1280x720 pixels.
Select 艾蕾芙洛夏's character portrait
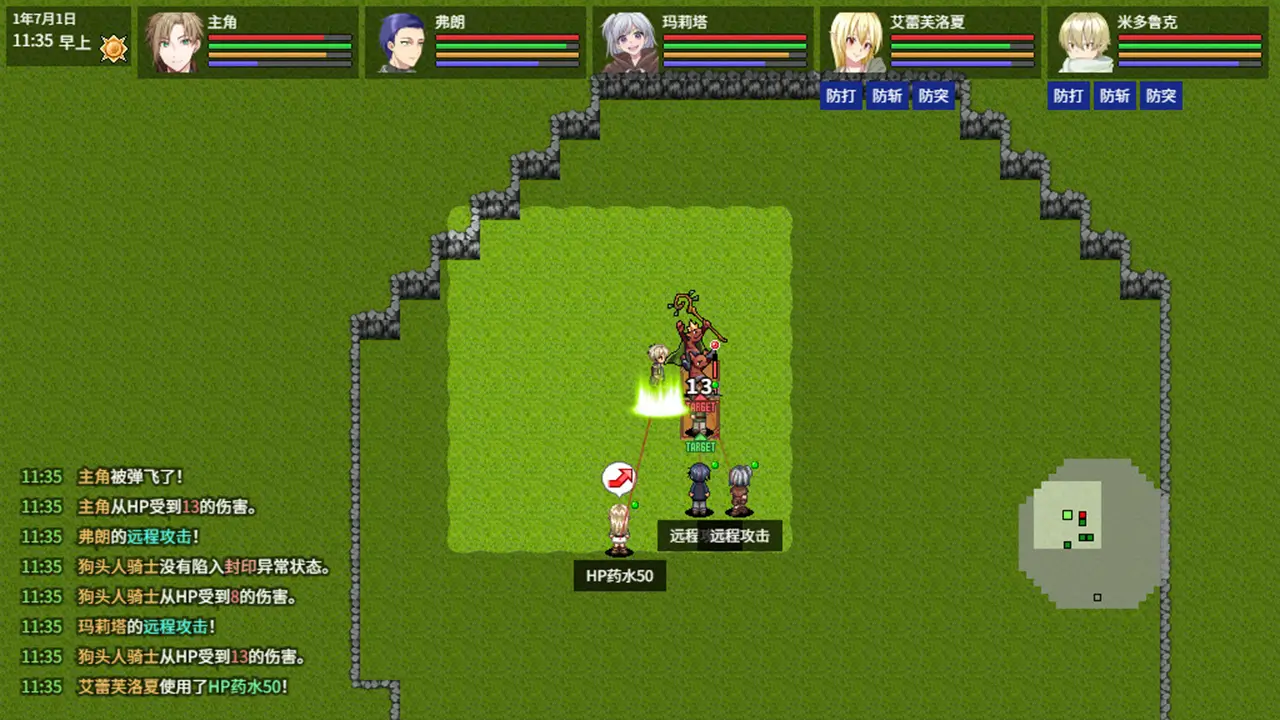pos(857,41)
